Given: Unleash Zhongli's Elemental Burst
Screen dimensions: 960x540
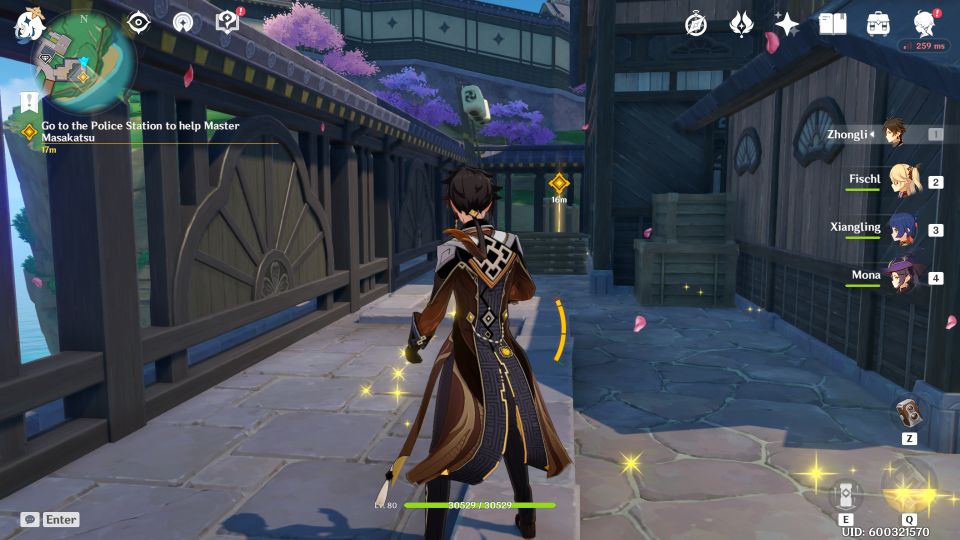Looking at the screenshot, I should 909,487.
